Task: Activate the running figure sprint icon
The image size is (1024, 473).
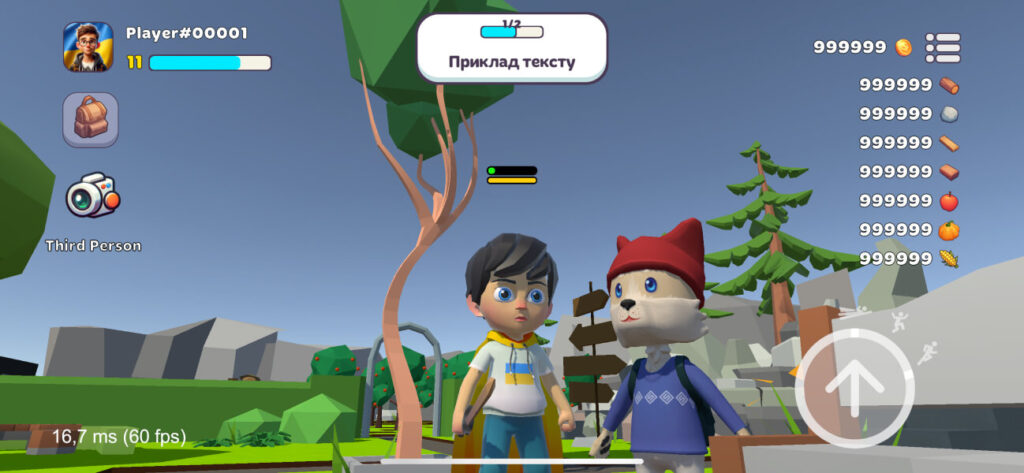Action: 927,352
